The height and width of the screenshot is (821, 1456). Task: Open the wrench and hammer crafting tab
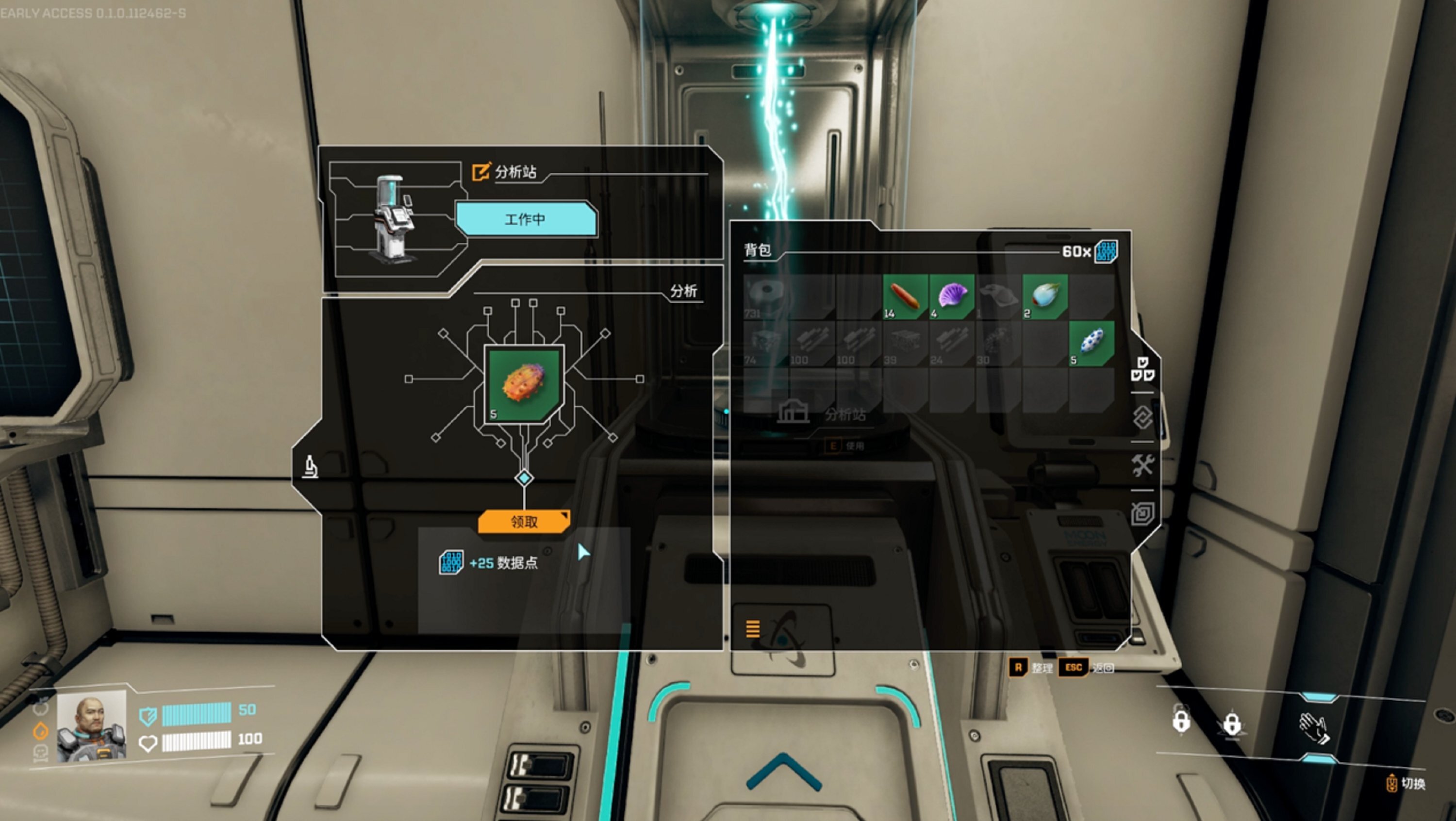point(1142,466)
